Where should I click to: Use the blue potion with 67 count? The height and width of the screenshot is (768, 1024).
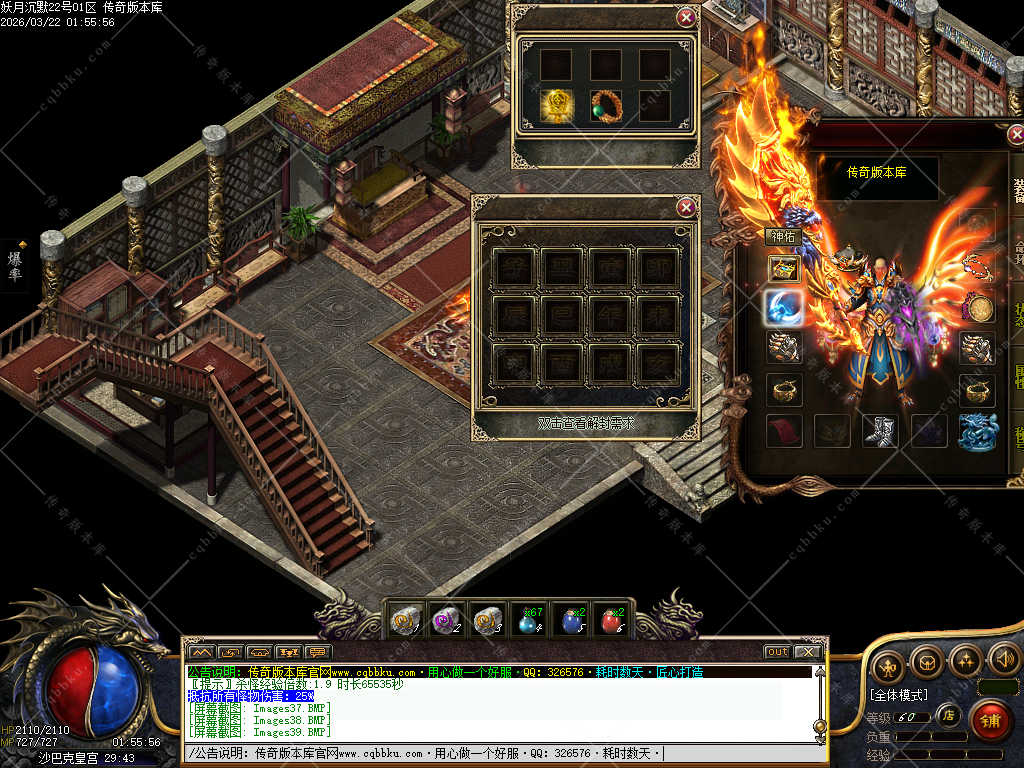(x=529, y=621)
